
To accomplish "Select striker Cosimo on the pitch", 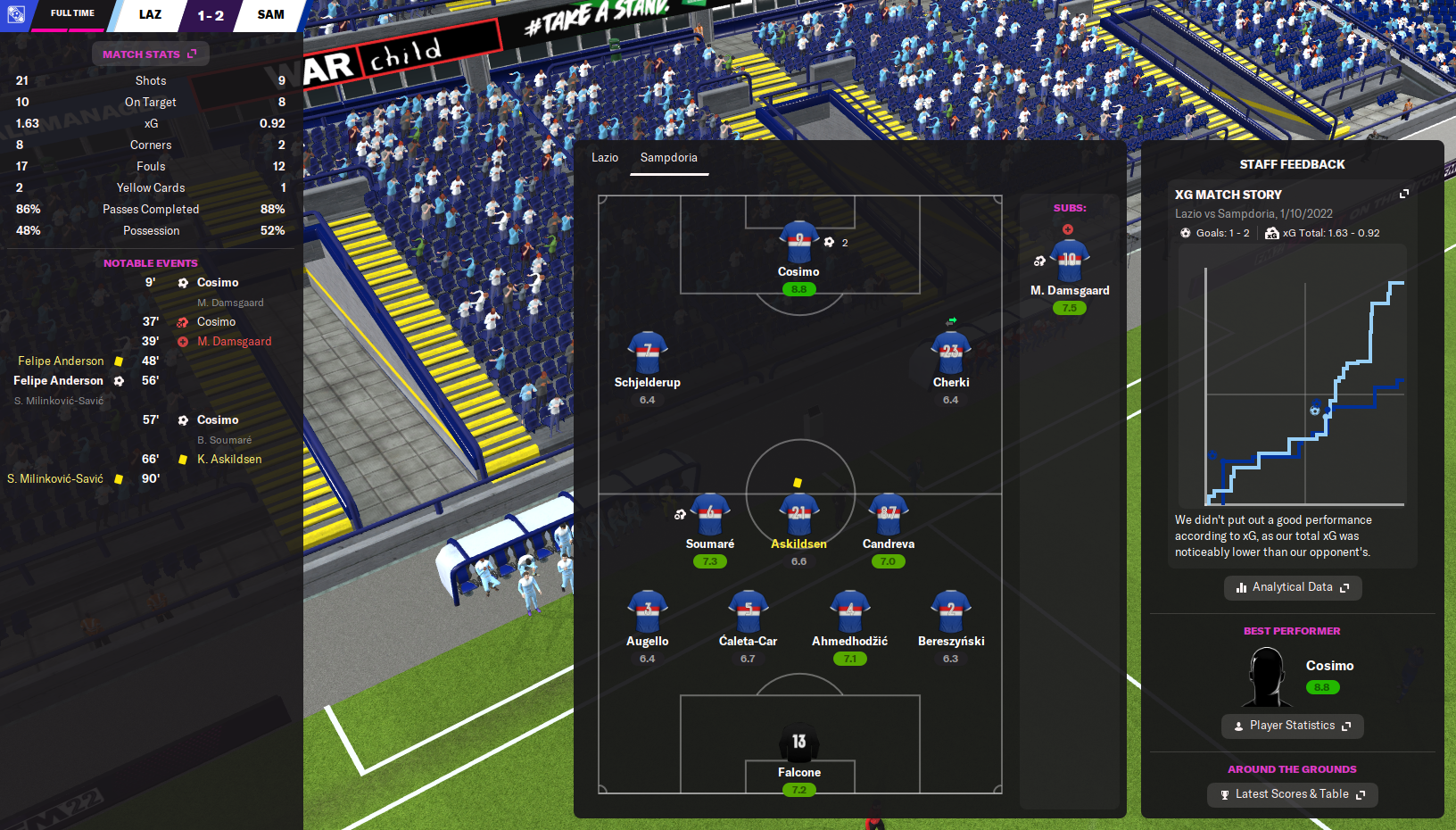I will pyautogui.click(x=798, y=243).
